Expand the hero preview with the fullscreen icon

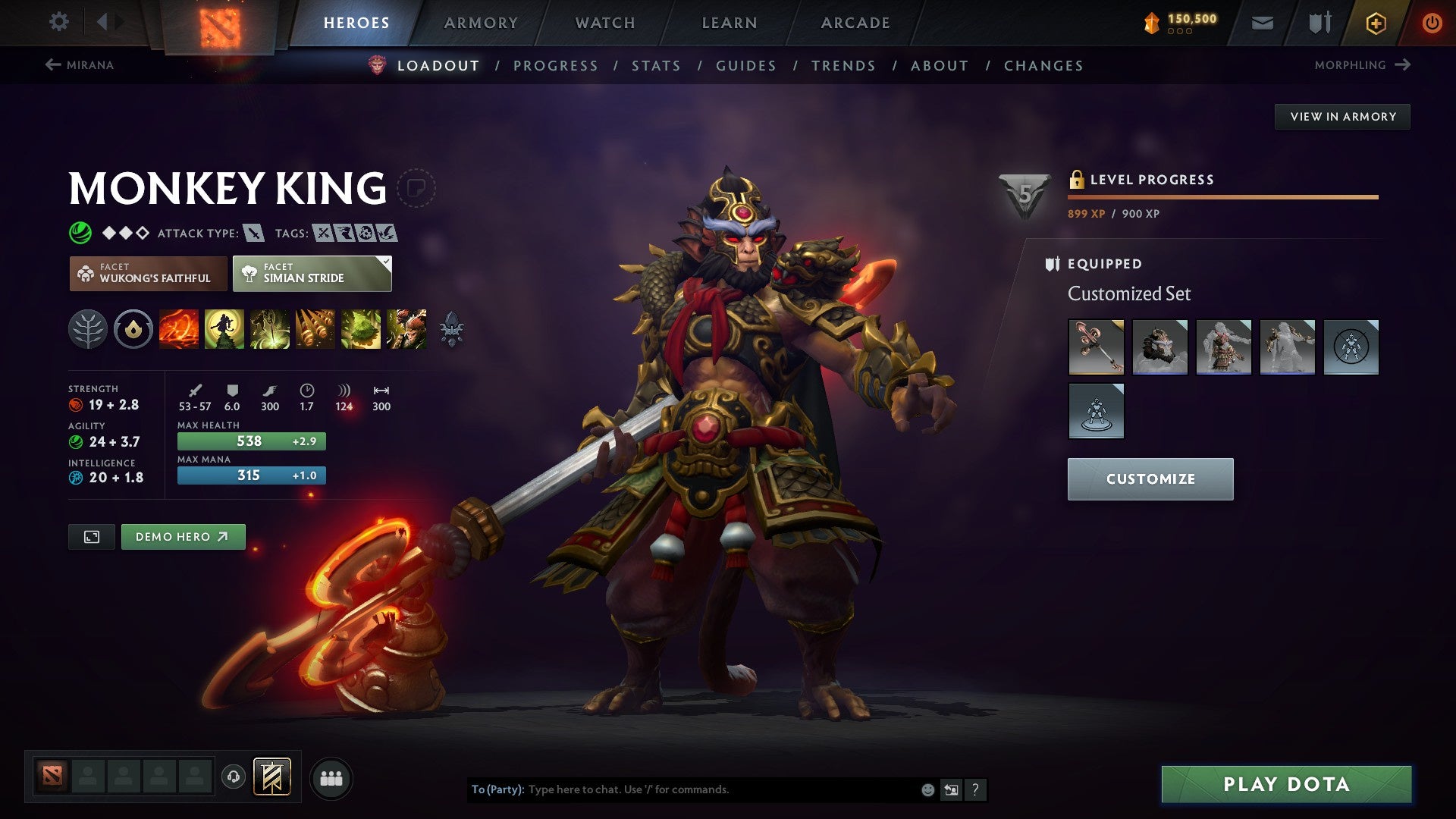coord(91,536)
